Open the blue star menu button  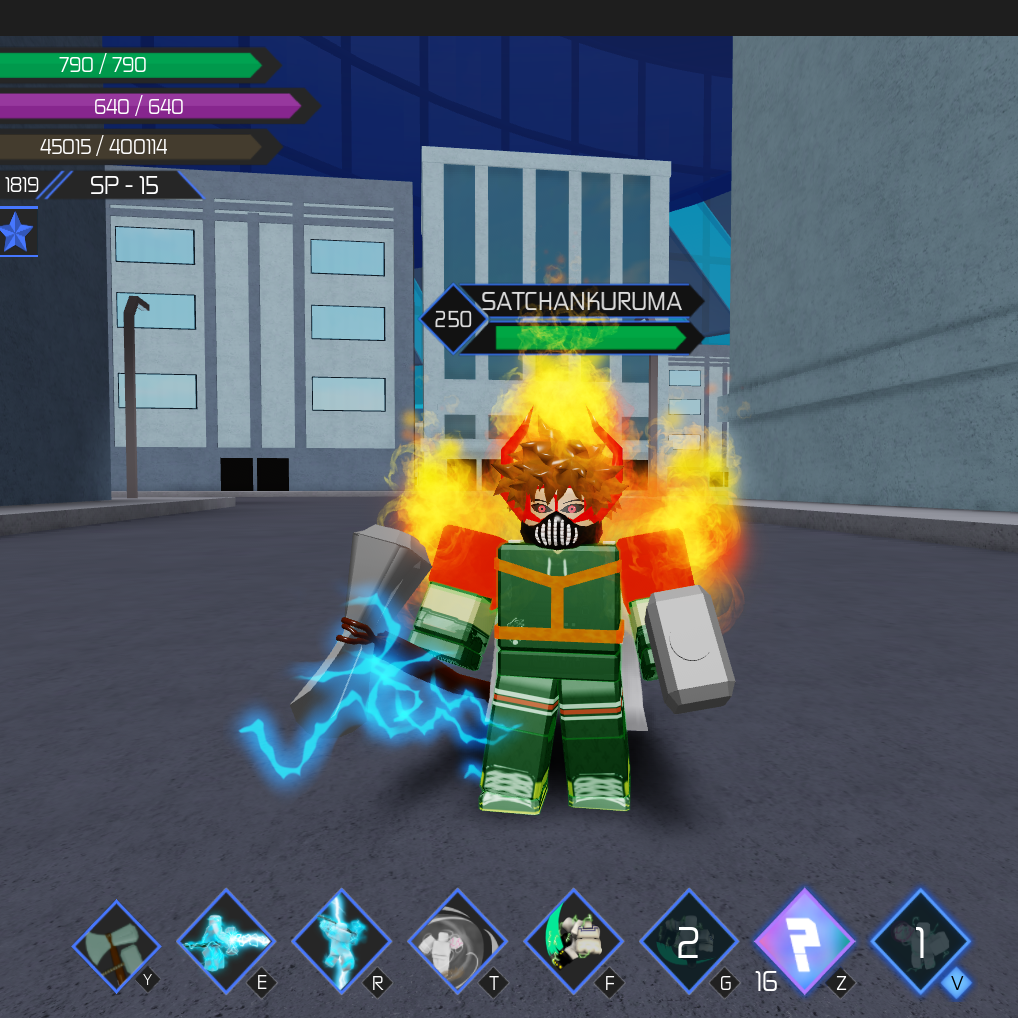[17, 233]
